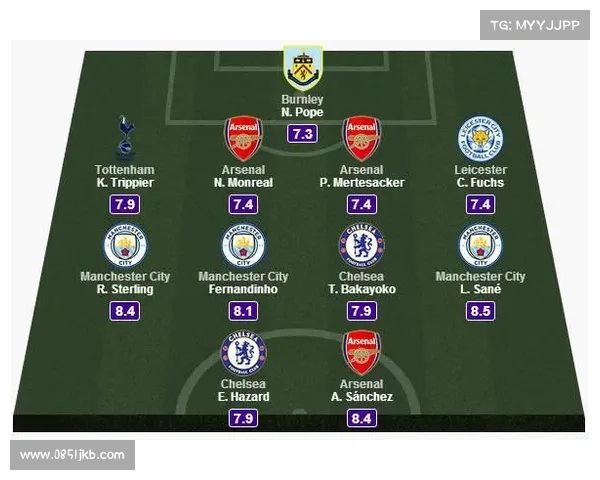
Task: Select P. Mertesacker's Arsenal crest
Action: point(360,138)
